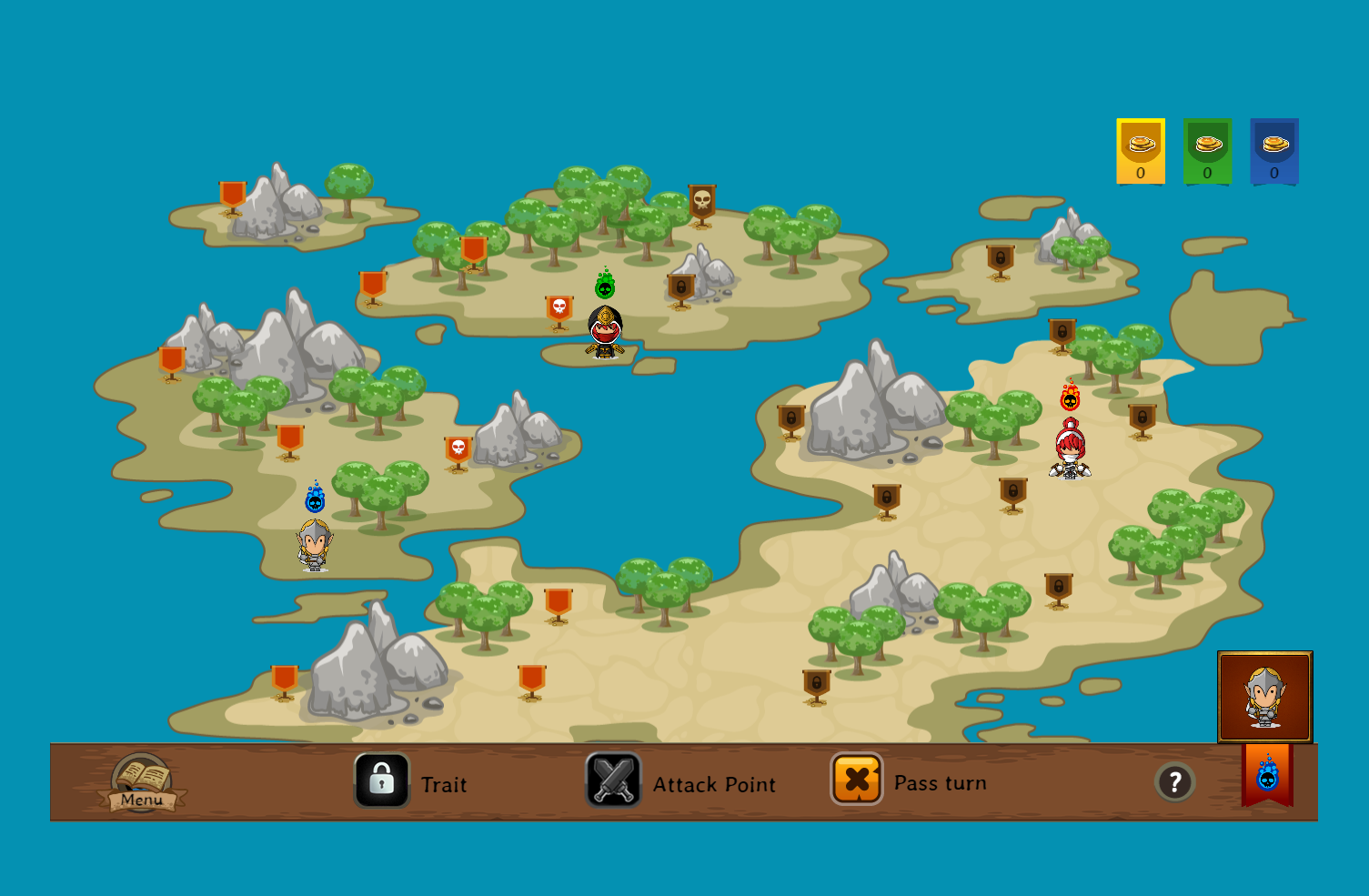Viewport: 1369px width, 896px height.
Task: Pass turn with the orange X button
Action: click(x=857, y=780)
